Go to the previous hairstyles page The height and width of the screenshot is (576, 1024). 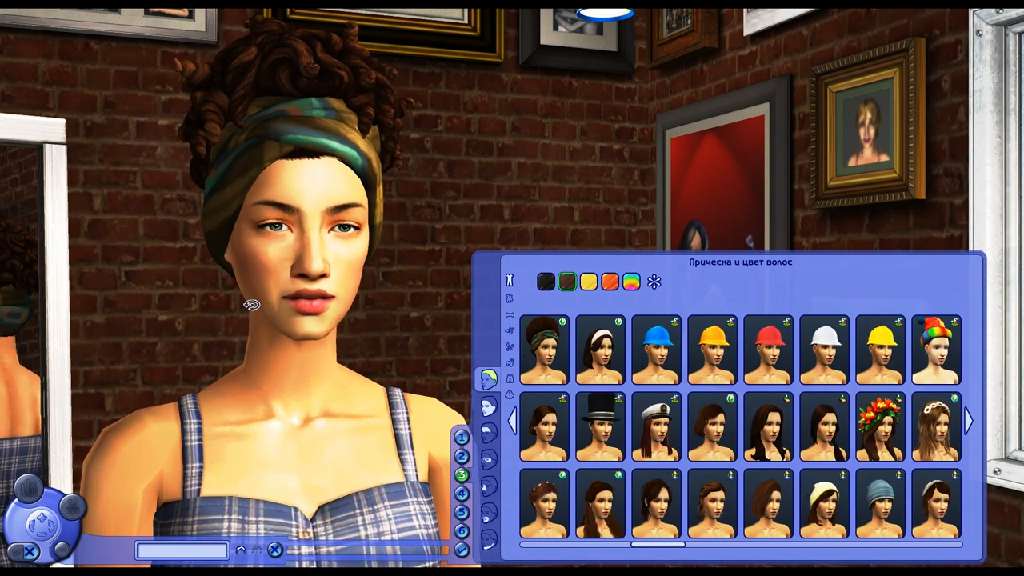512,421
